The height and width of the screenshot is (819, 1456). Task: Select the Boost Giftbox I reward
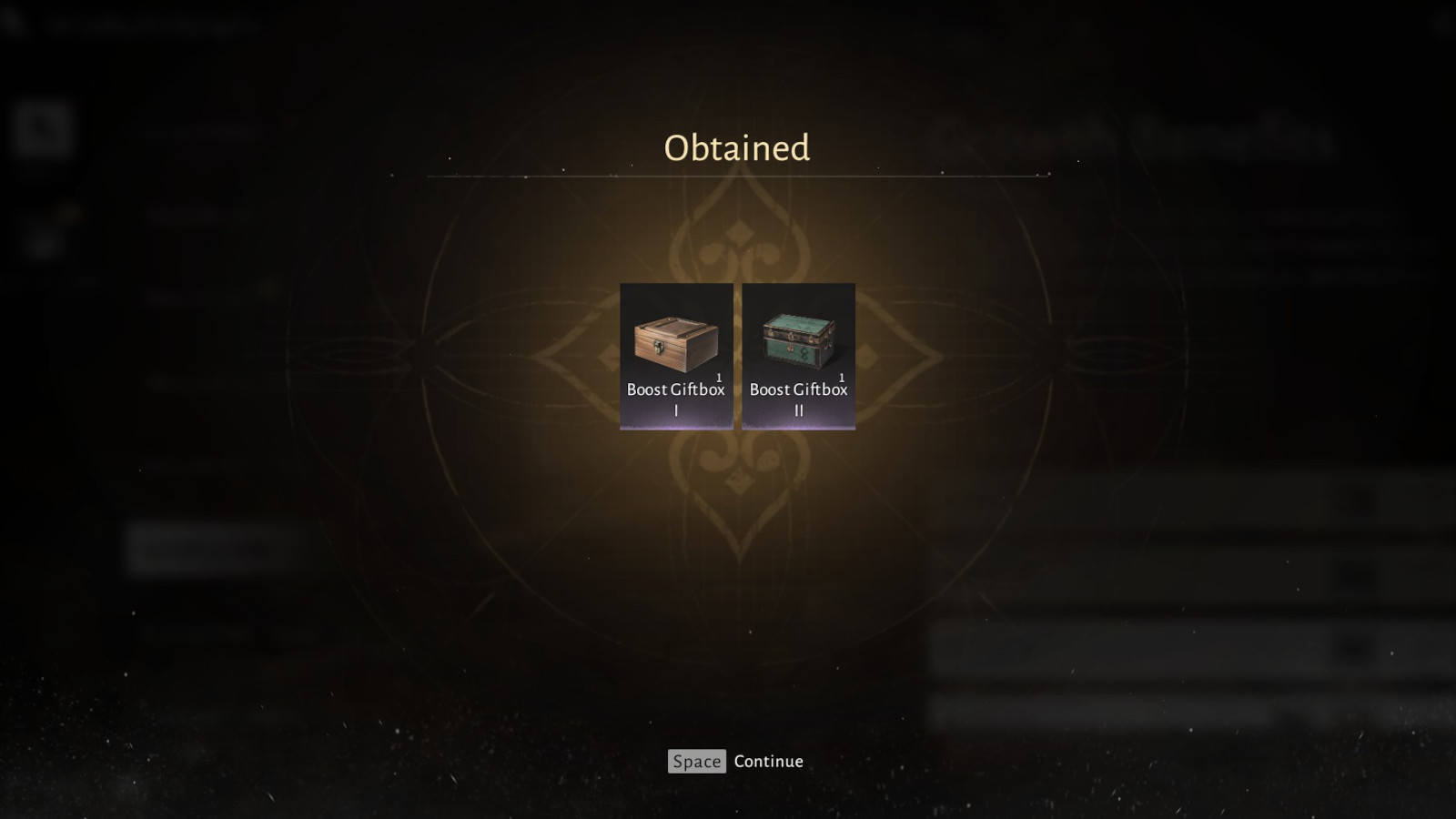click(676, 355)
